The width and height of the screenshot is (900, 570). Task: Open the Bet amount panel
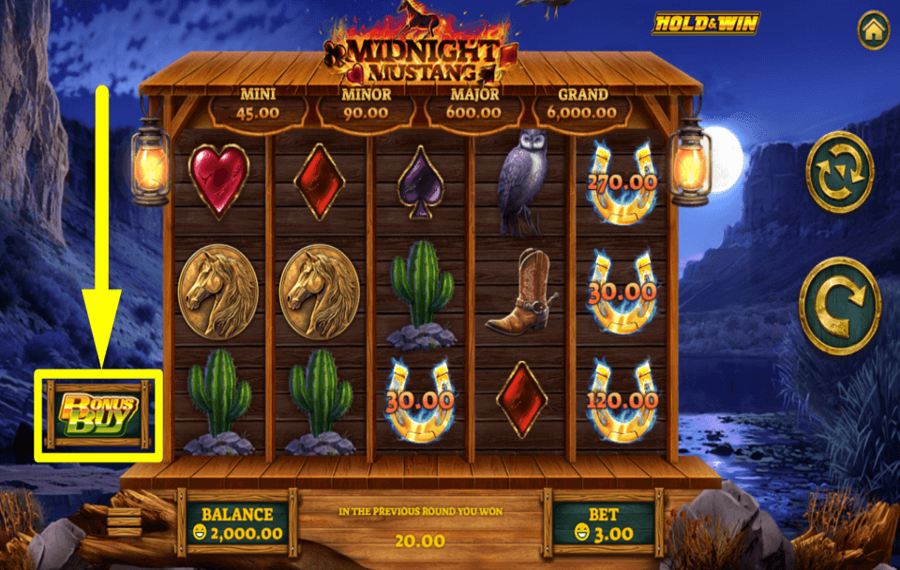(602, 524)
